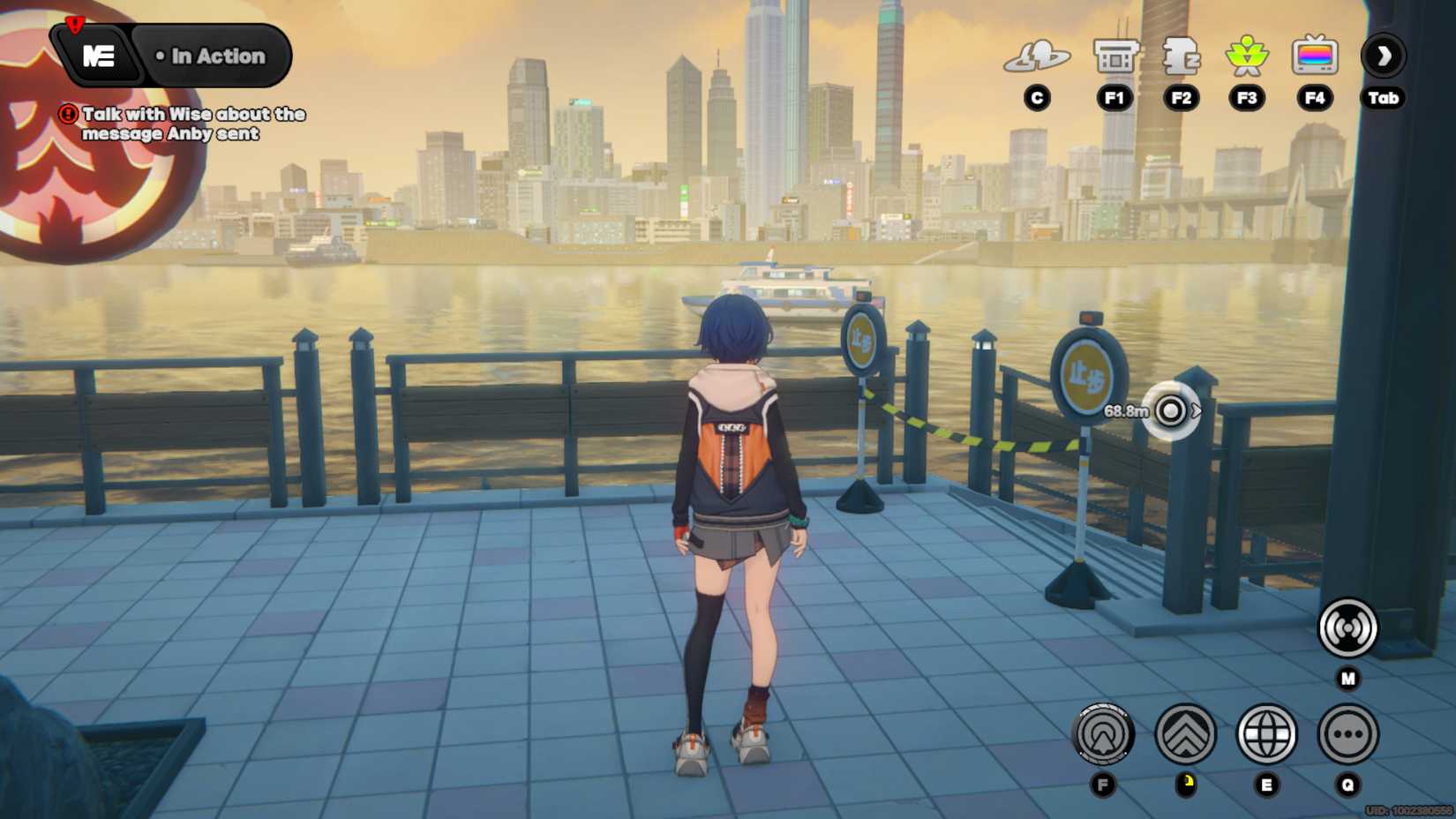Click the notebook with Z icon
Screen dimensions: 1456x819
click(x=1181, y=56)
